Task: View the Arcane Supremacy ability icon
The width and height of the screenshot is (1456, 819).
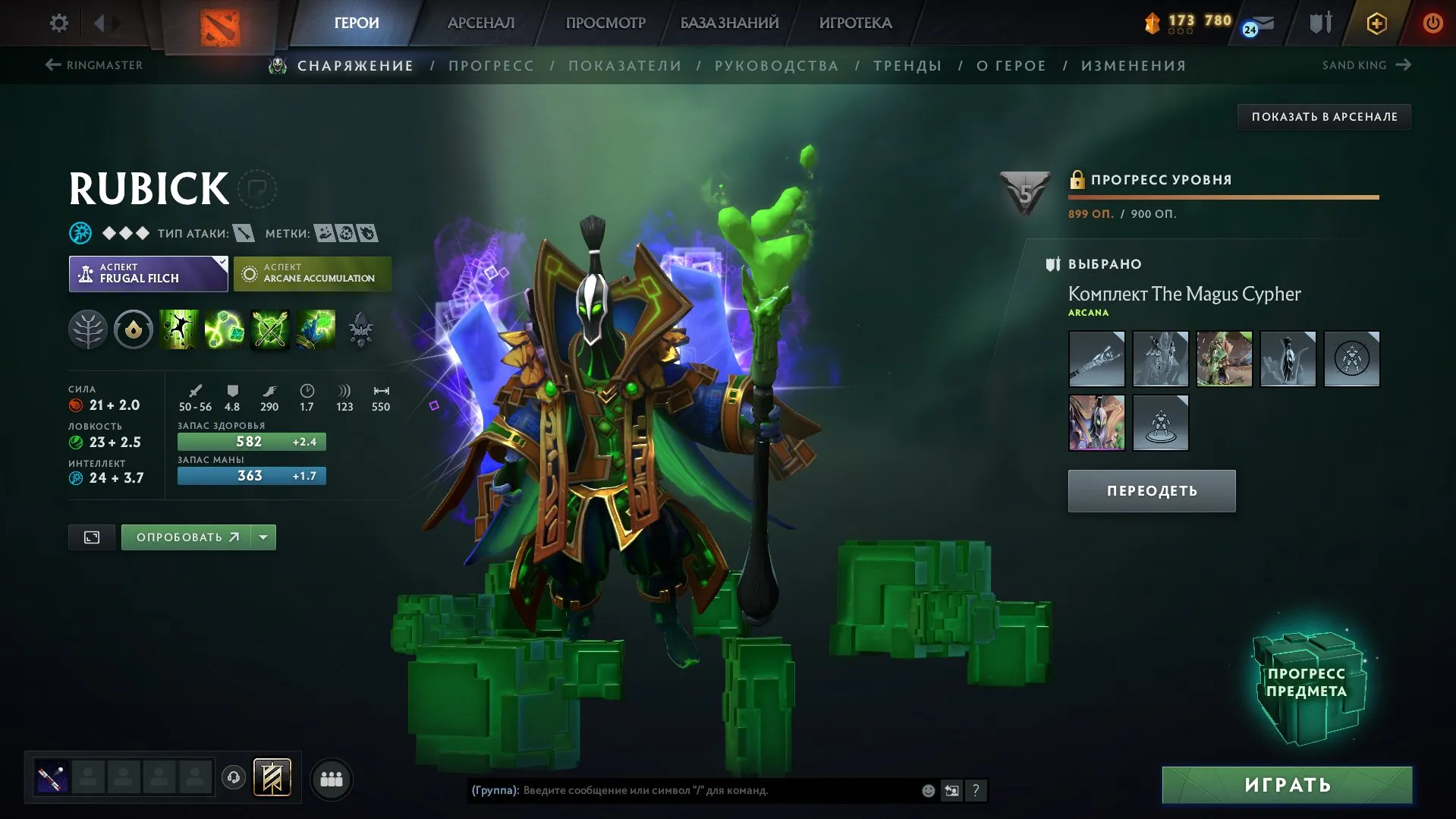Action: (x=271, y=329)
